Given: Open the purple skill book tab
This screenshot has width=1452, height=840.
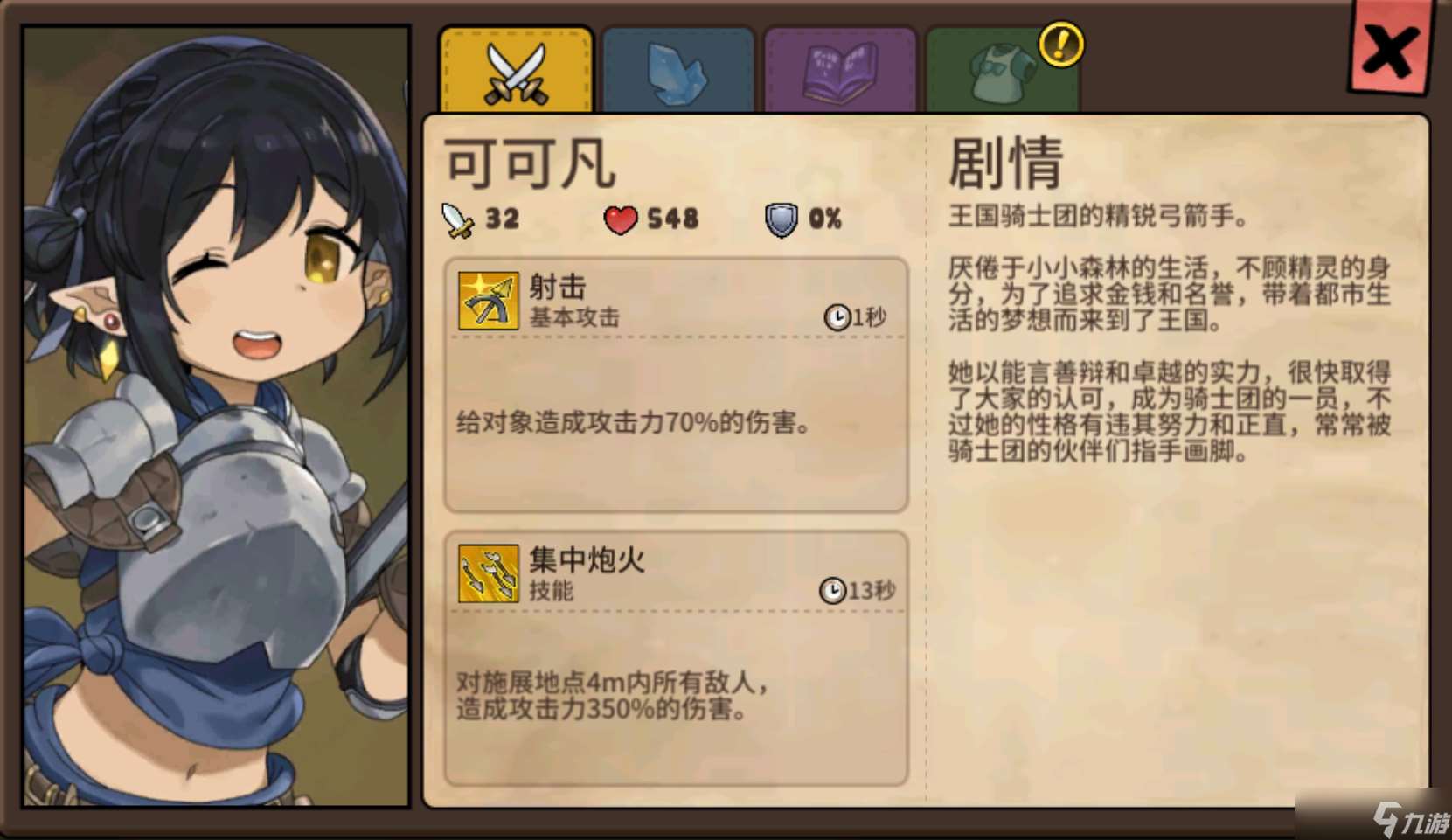Looking at the screenshot, I should pos(840,67).
